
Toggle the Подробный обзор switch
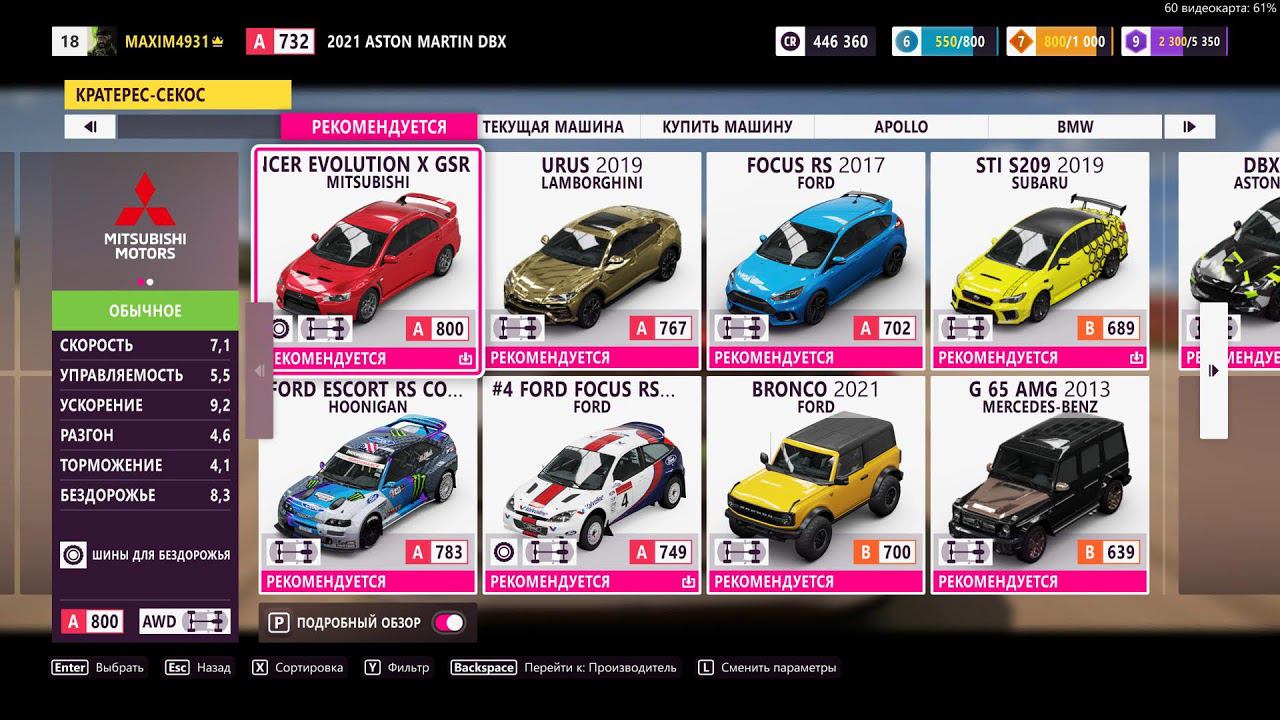448,623
